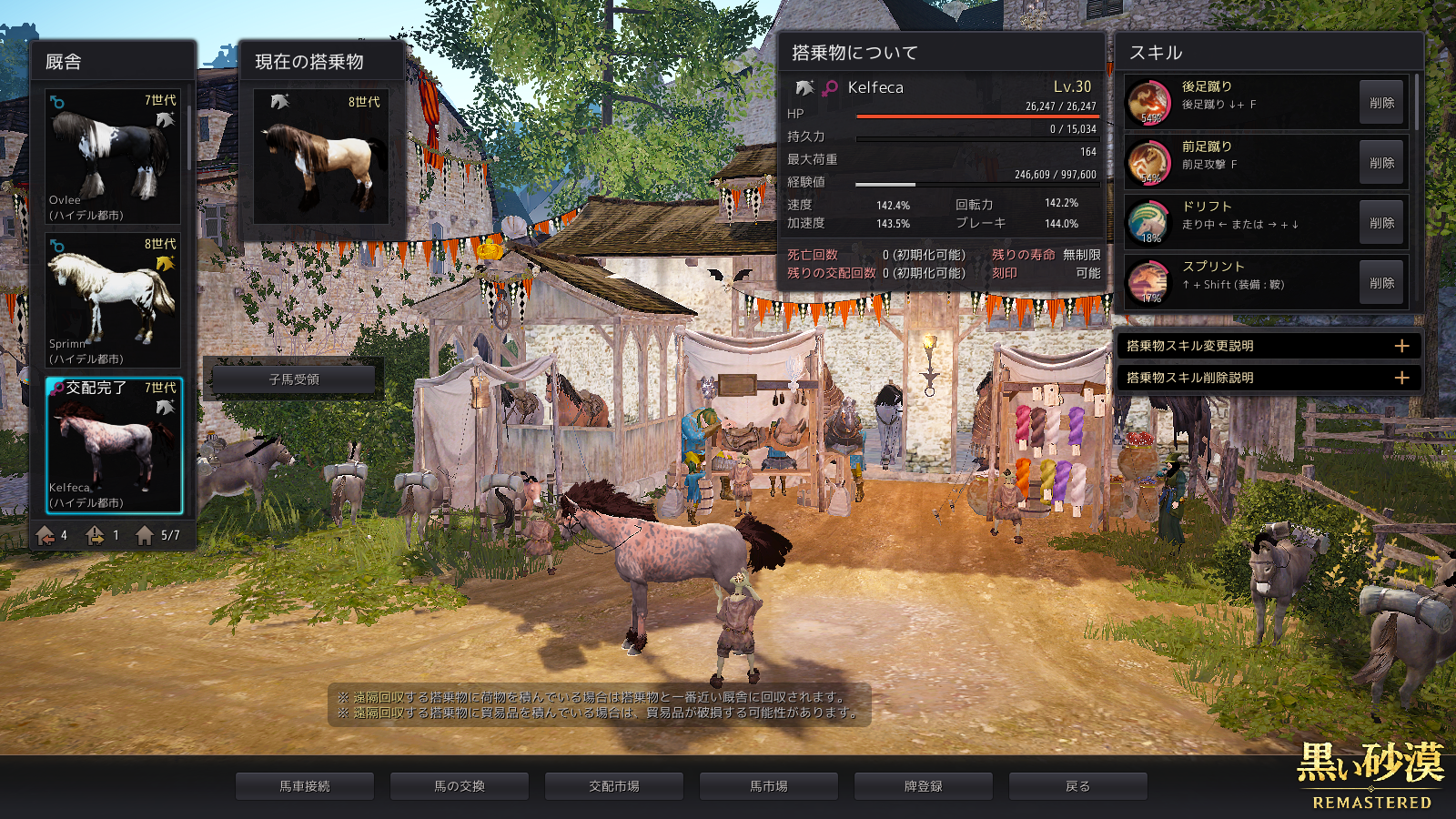
Task: Click the 子馬受領 button
Action: (x=294, y=379)
